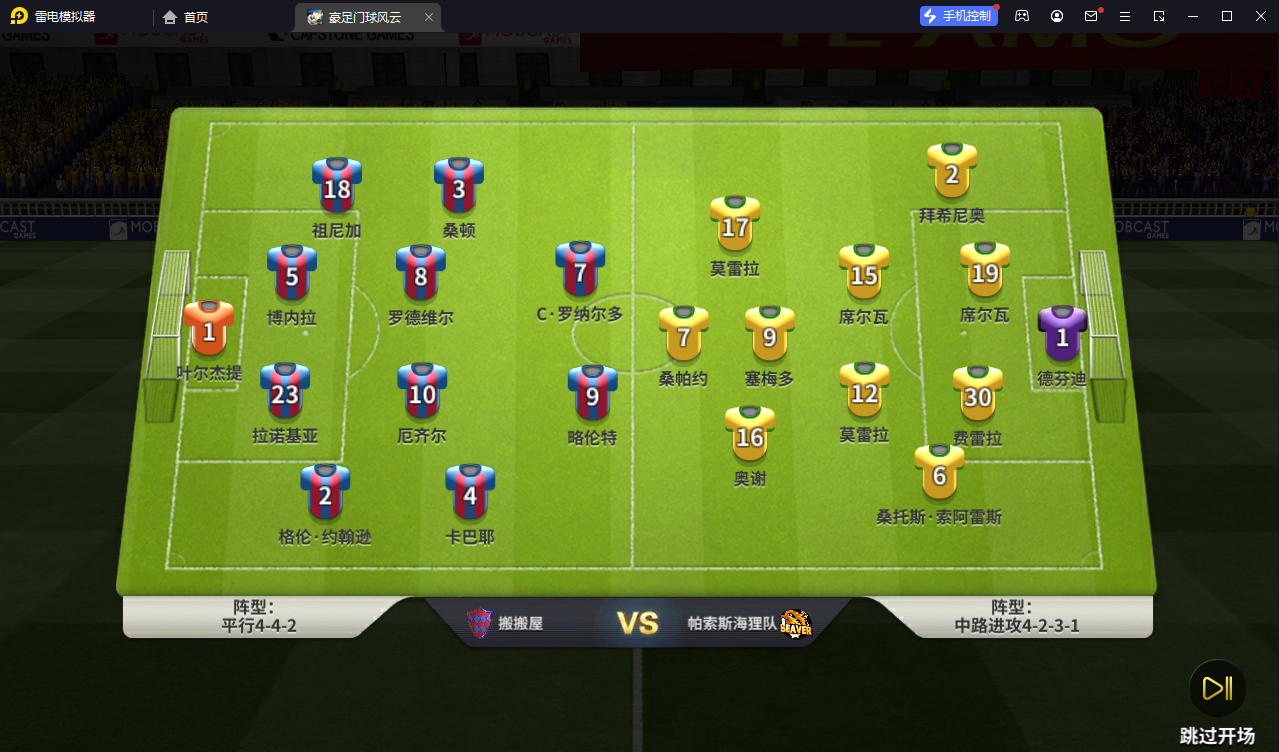Switch to the 首页 emulator tab

click(x=186, y=17)
